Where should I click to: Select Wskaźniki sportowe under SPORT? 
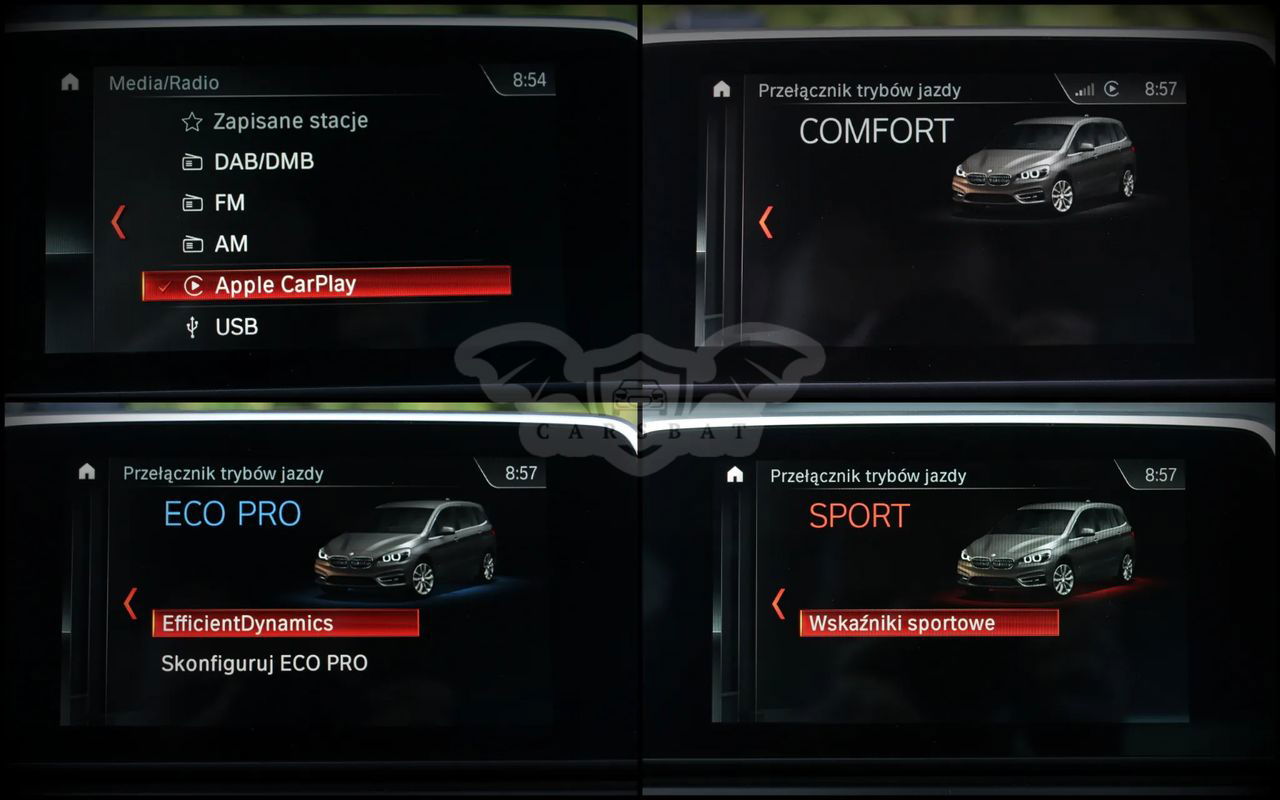(928, 623)
